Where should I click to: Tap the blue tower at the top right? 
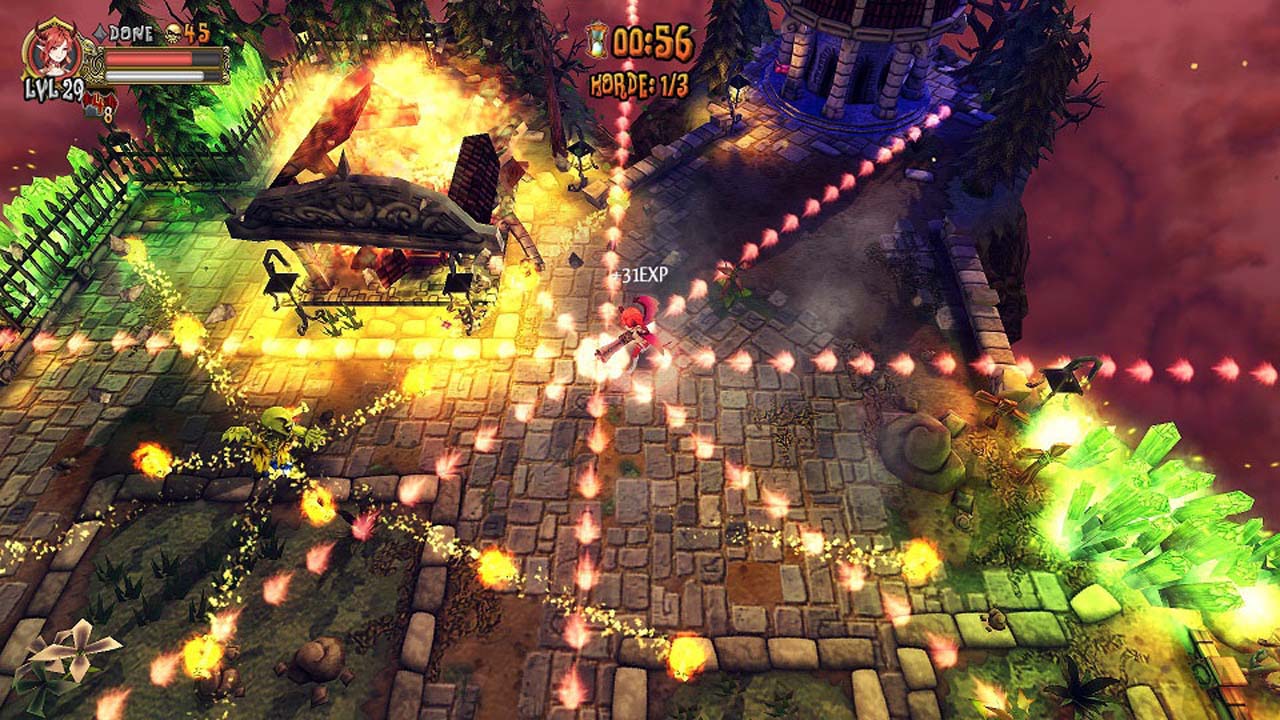[850, 60]
